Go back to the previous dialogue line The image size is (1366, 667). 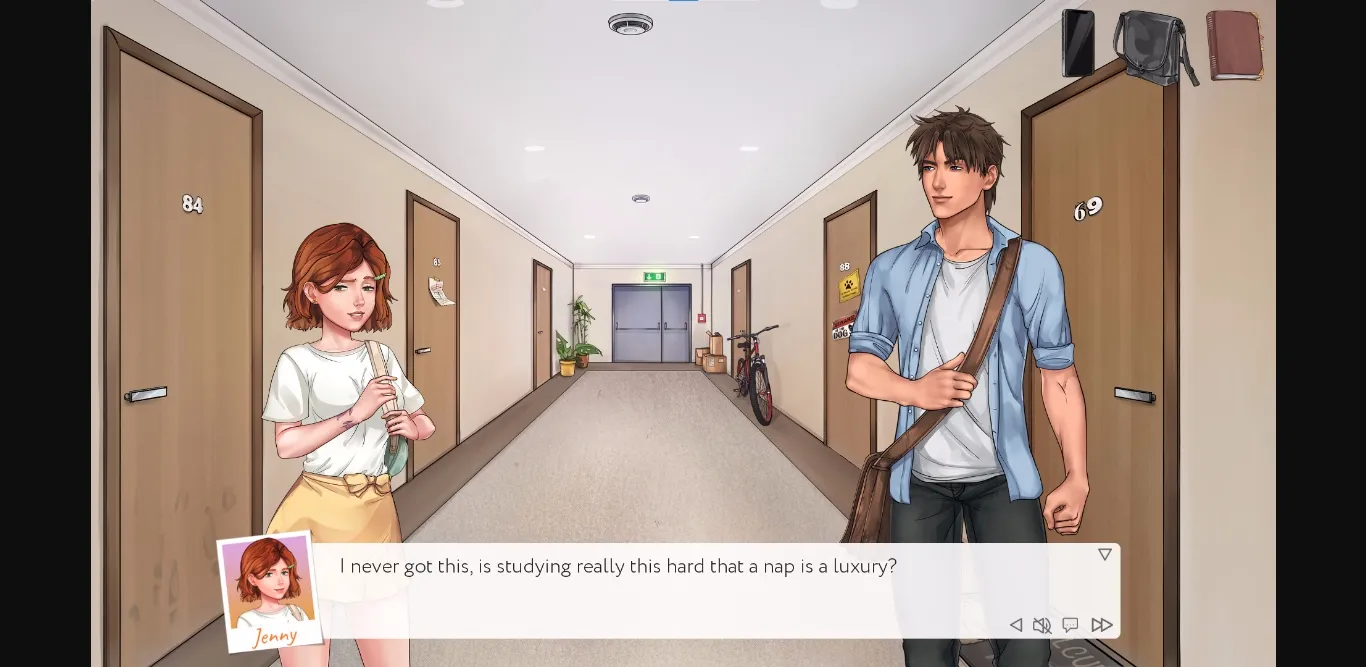[1015, 625]
